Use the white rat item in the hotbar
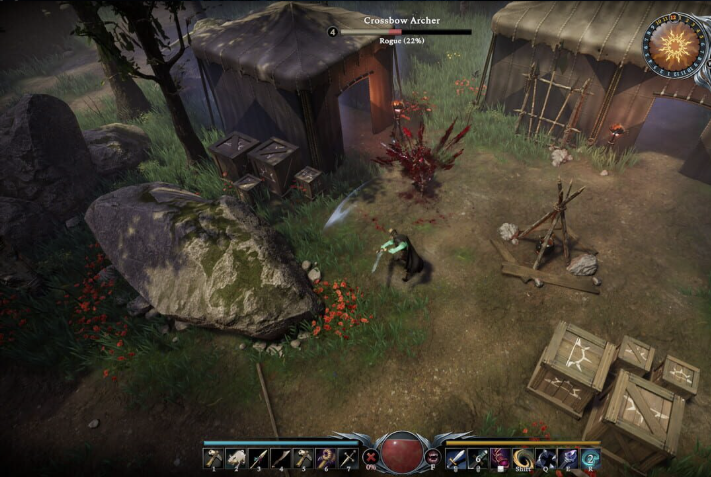Image resolution: width=711 pixels, height=477 pixels. tap(236, 458)
